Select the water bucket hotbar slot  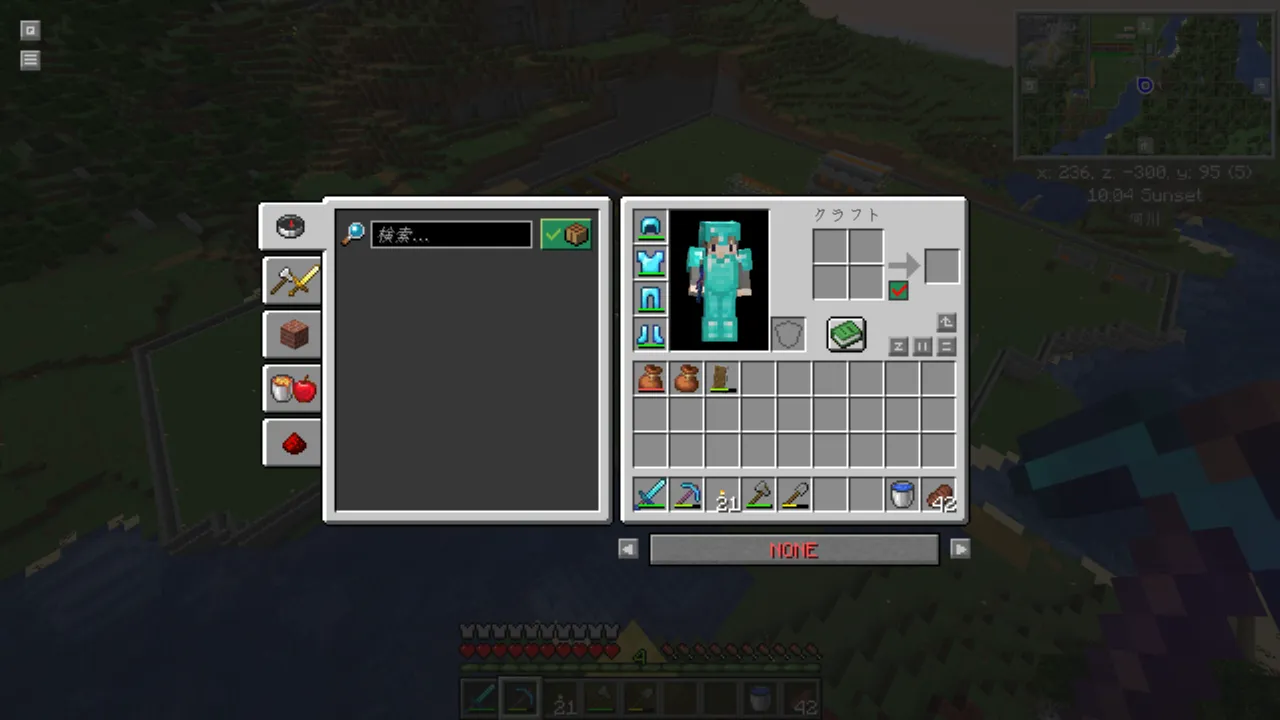pos(903,494)
